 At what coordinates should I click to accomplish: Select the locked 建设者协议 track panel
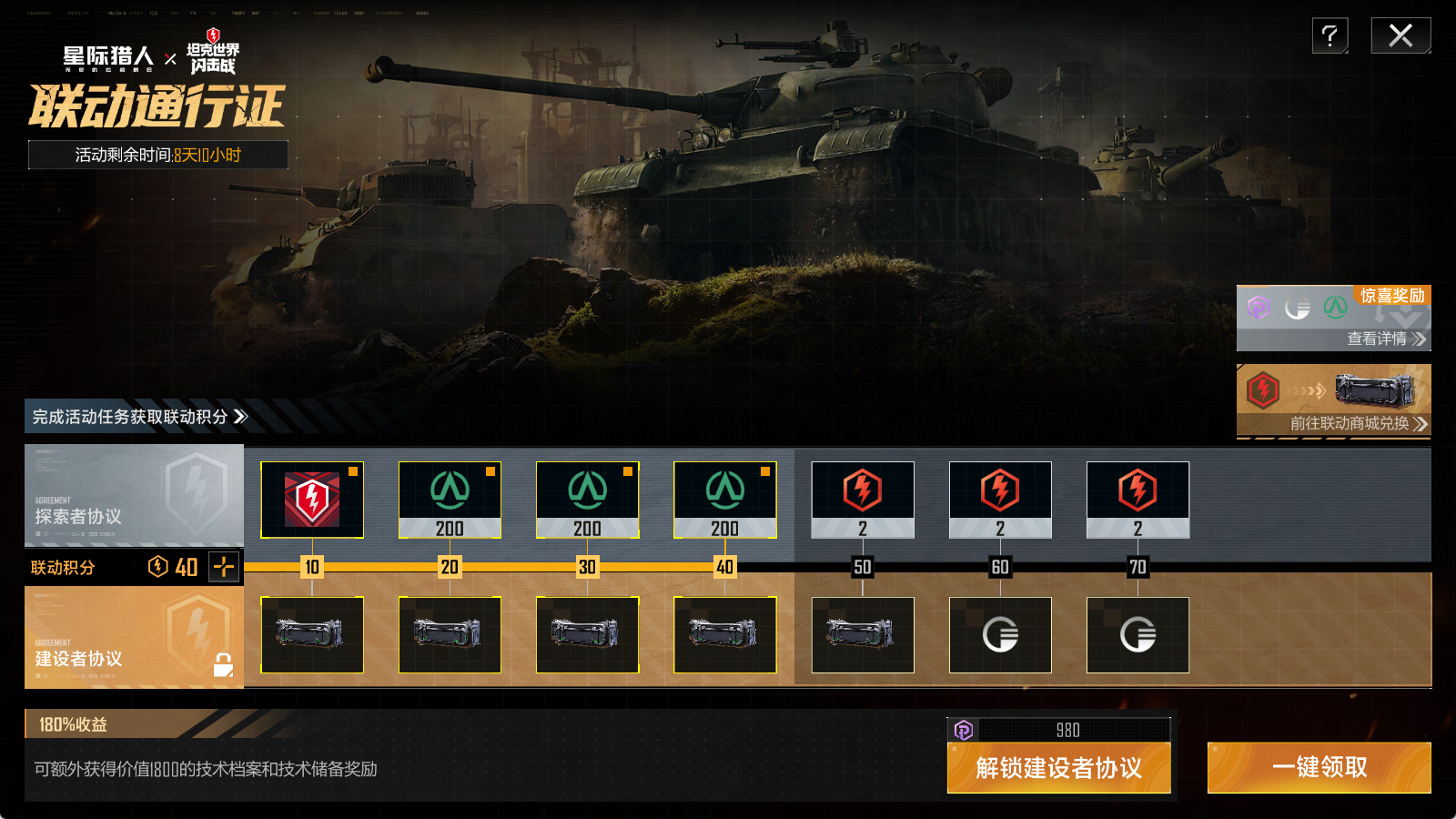tap(134, 637)
